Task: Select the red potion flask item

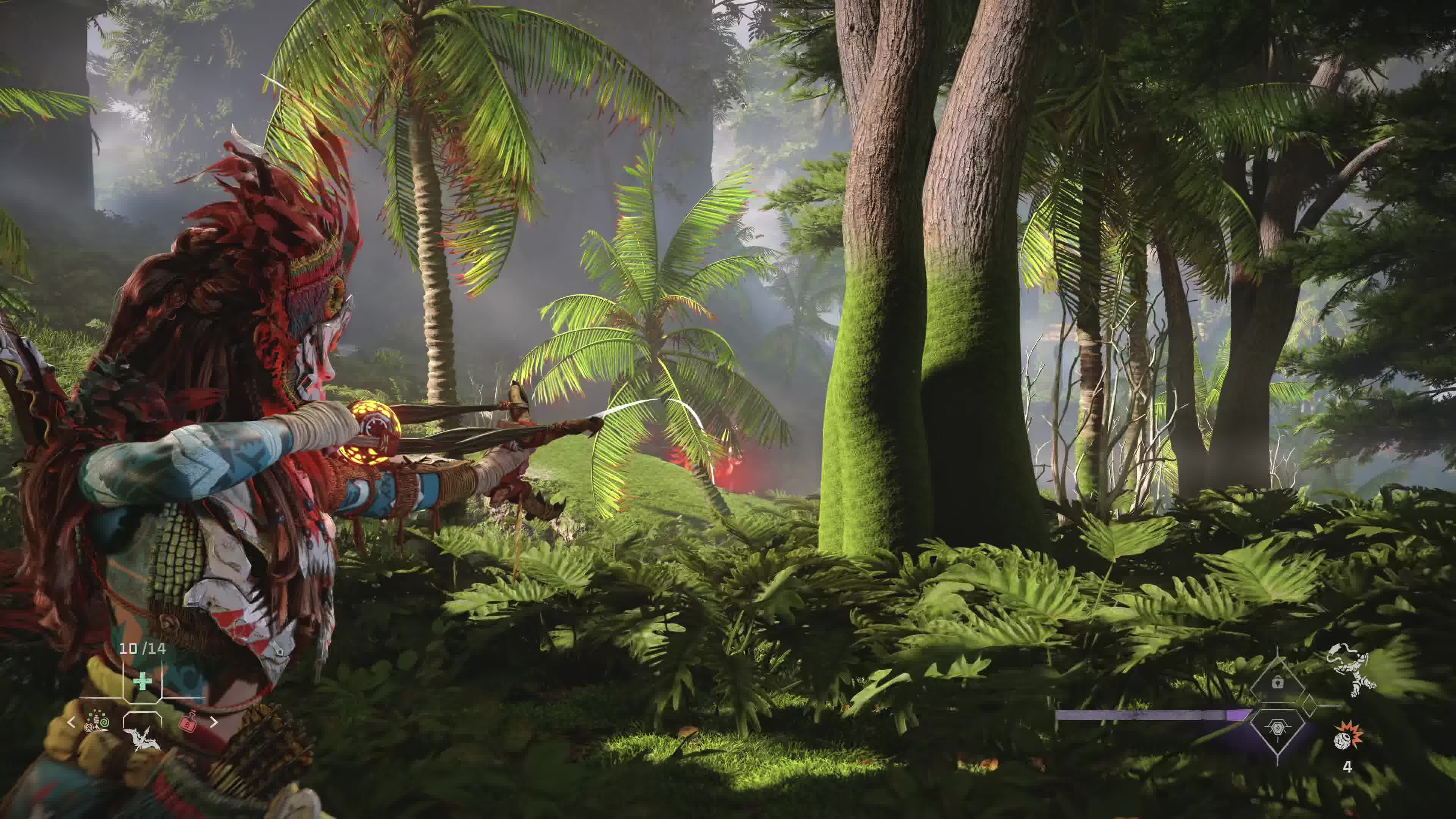Action: [x=188, y=721]
